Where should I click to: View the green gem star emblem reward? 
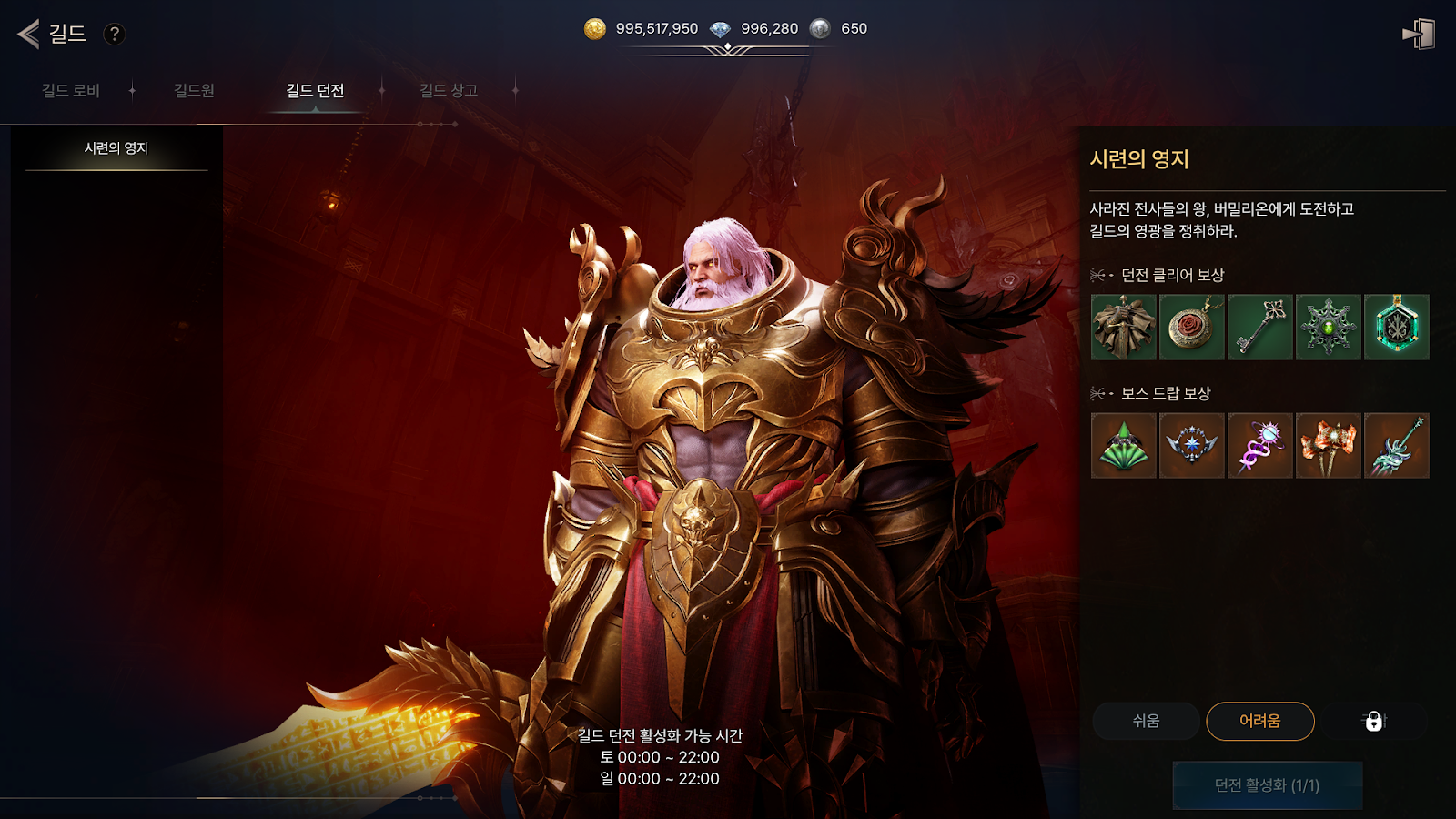(x=1329, y=327)
